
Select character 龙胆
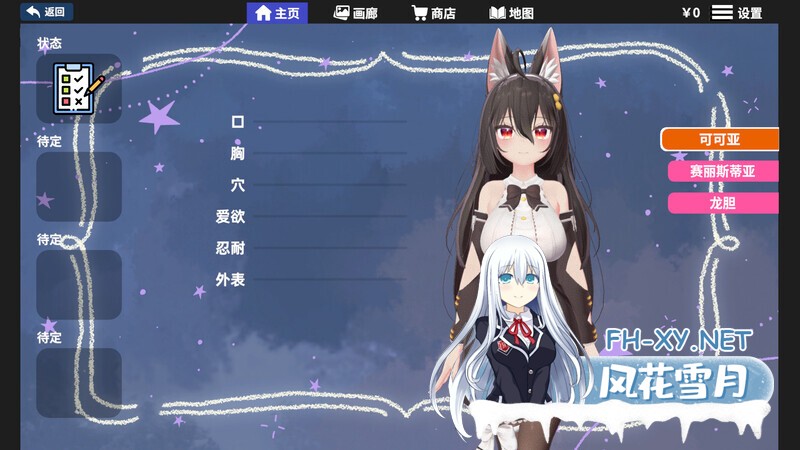[x=722, y=203]
